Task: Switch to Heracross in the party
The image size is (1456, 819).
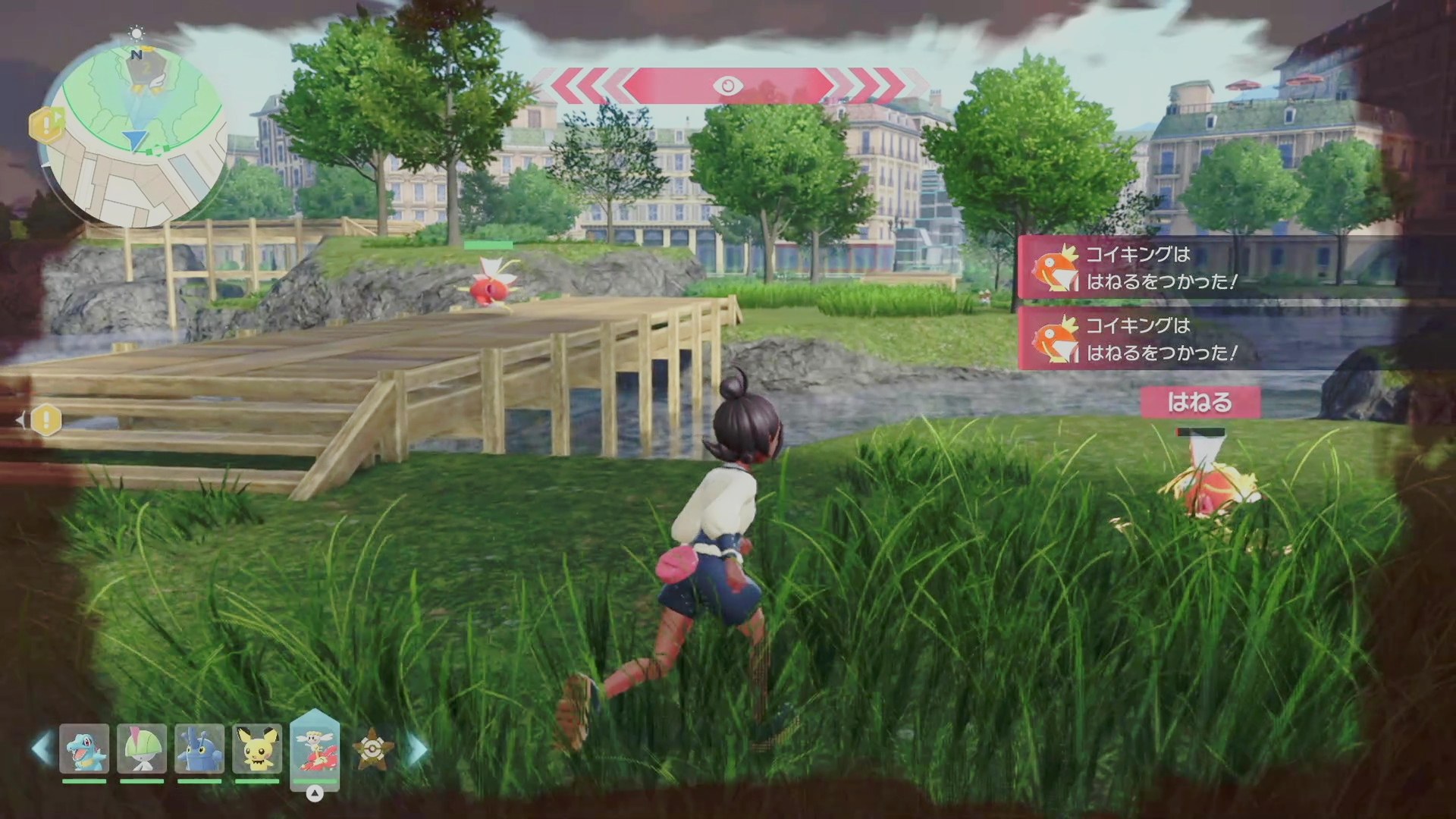Action: 199,749
